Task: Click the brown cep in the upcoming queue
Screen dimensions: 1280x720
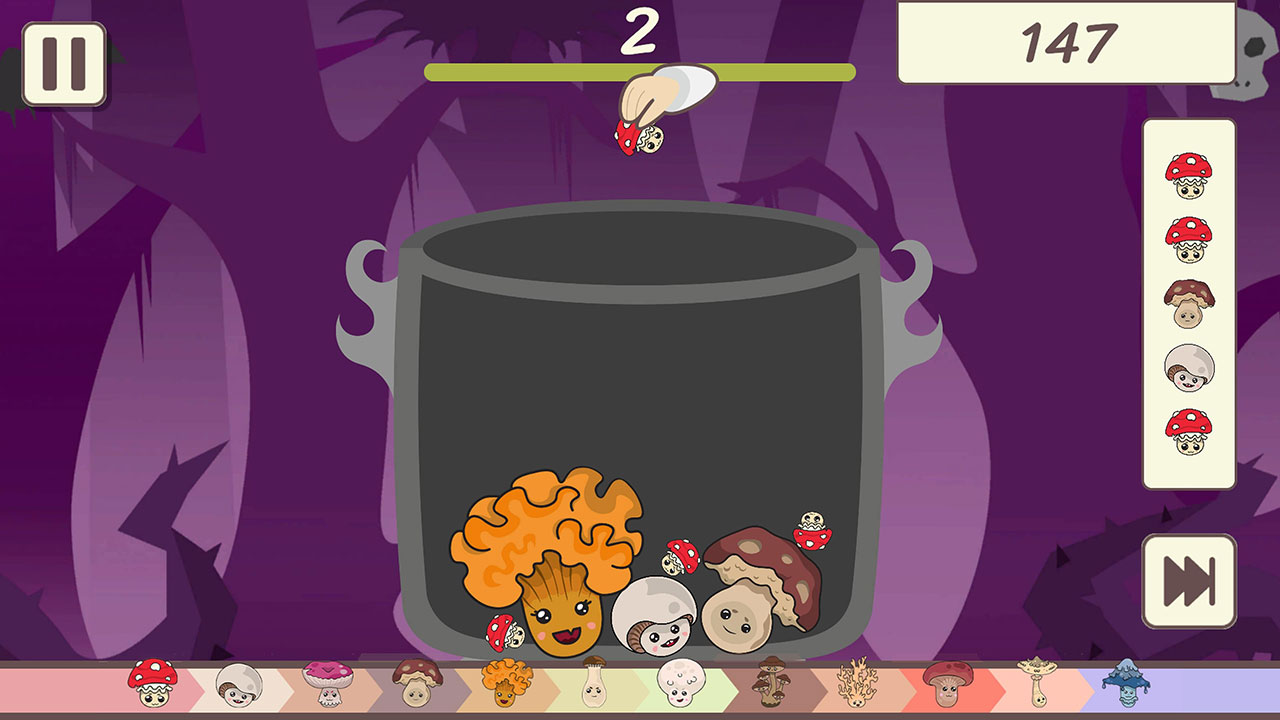Action: 1189,305
